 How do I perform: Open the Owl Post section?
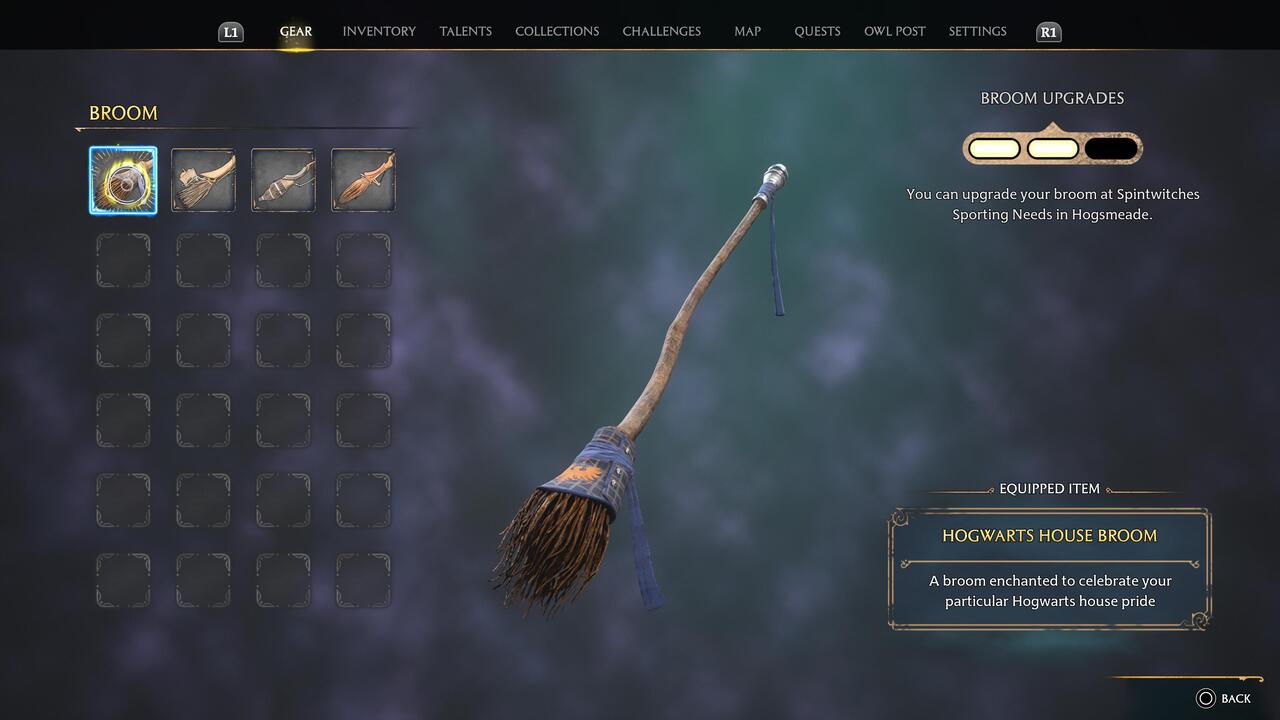point(895,31)
